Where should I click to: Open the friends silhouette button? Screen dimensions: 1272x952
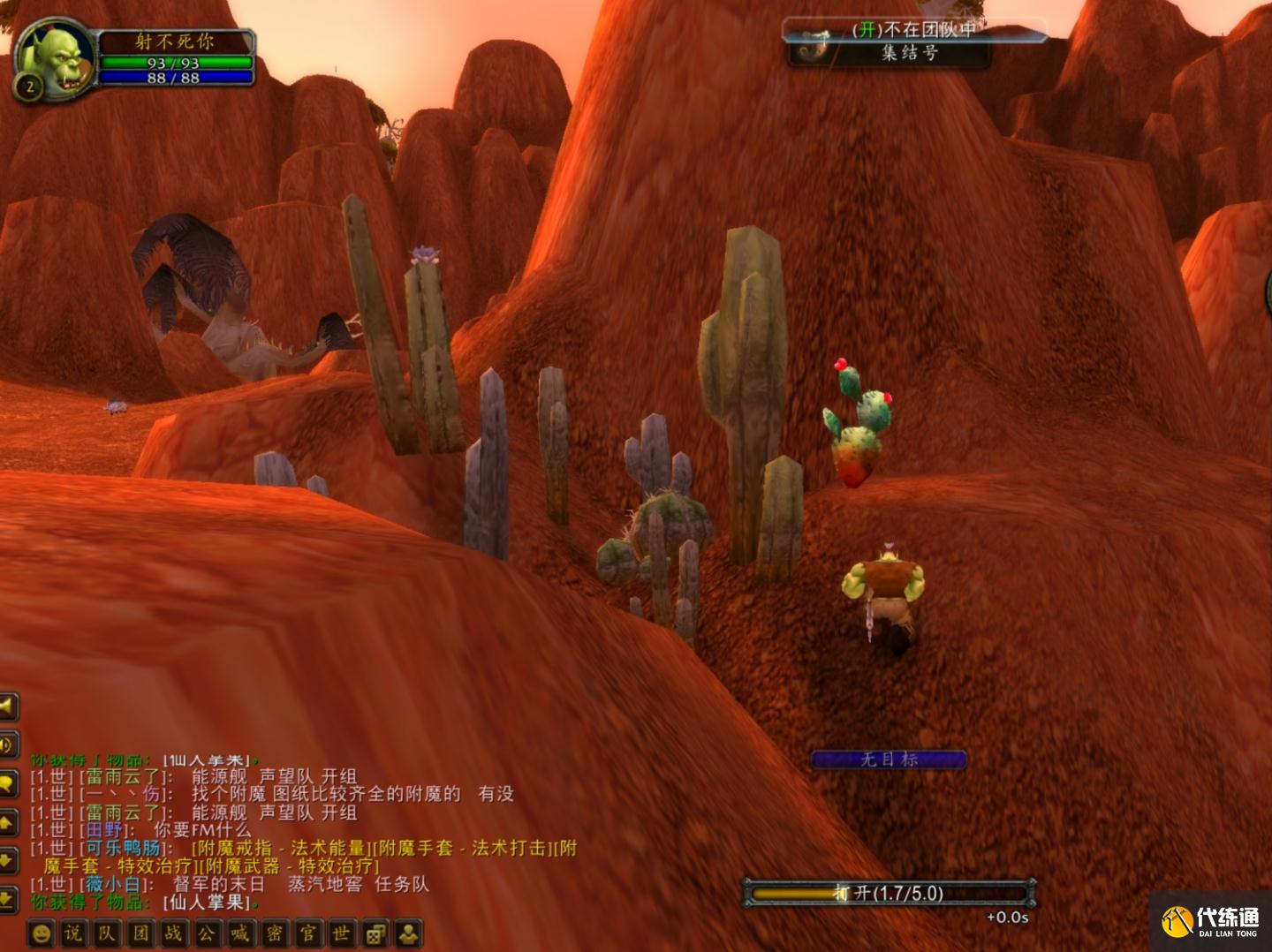click(408, 933)
